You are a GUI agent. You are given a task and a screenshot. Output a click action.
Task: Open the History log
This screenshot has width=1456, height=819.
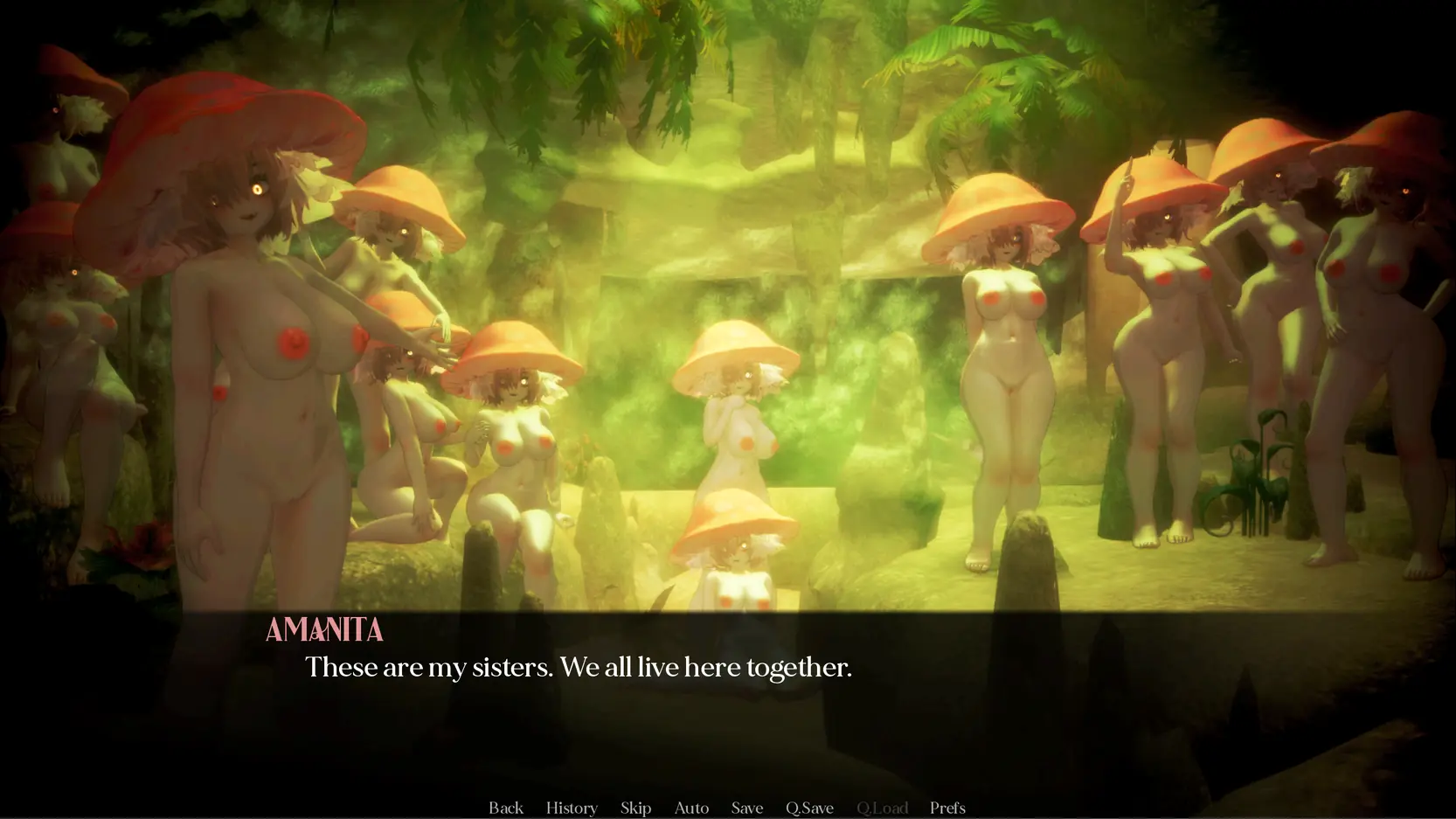[x=572, y=808]
